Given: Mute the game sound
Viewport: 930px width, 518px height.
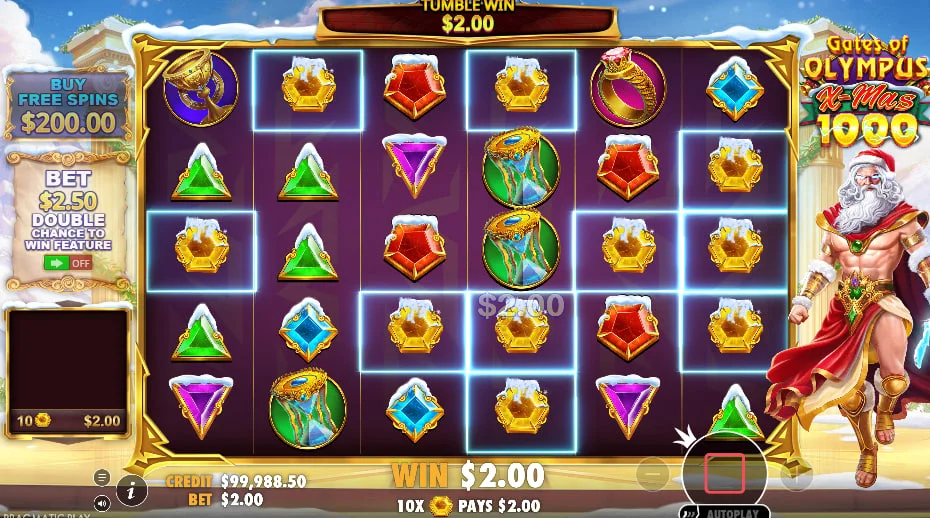Looking at the screenshot, I should click(102, 502).
